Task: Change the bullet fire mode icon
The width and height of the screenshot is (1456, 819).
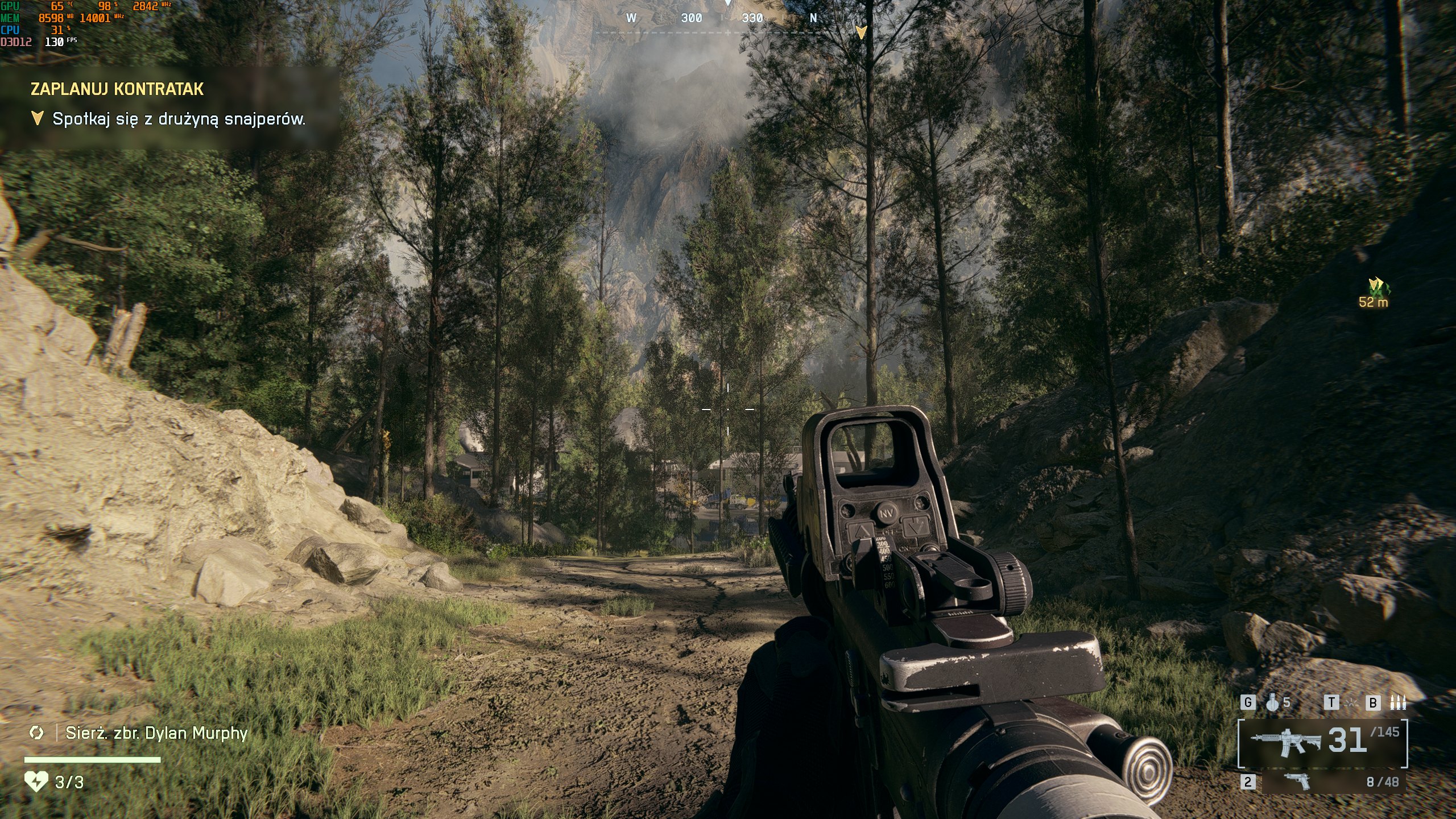Action: (x=1398, y=703)
